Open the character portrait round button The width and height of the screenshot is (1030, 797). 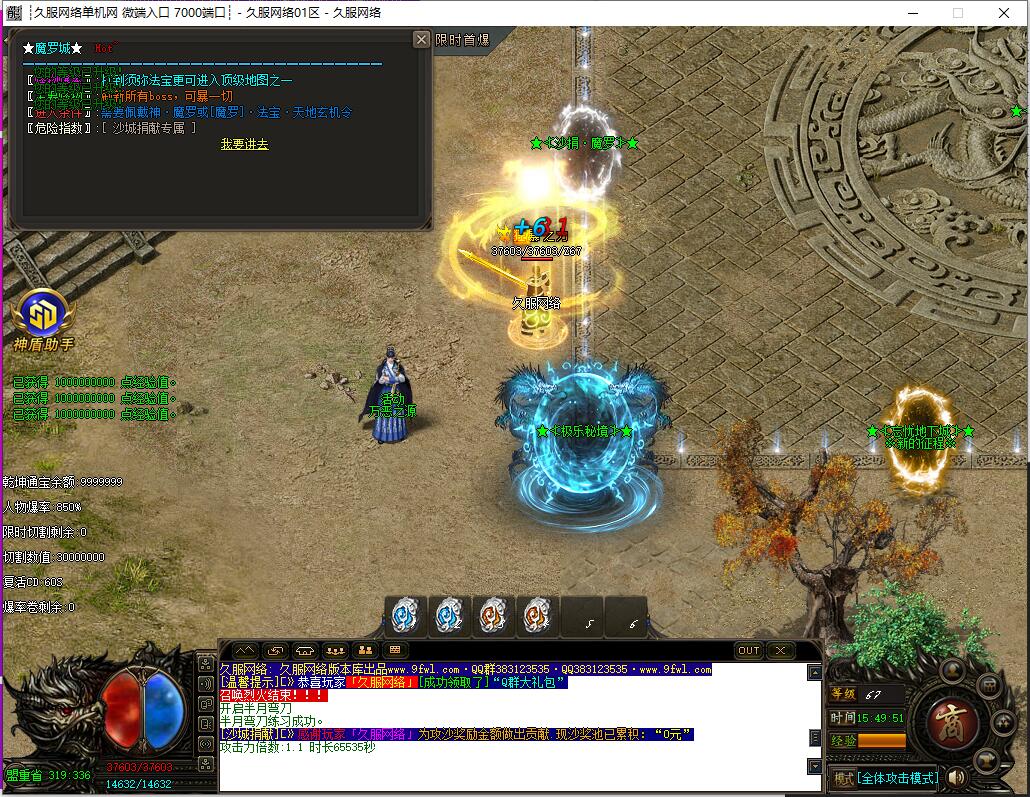click(x=952, y=668)
